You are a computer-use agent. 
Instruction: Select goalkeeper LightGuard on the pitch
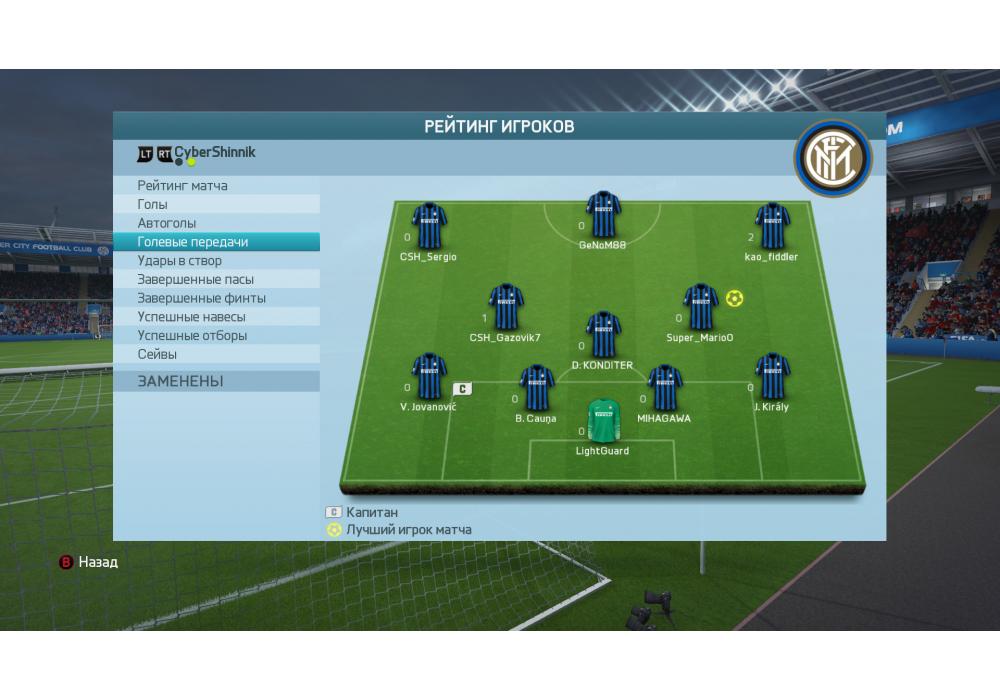click(602, 420)
